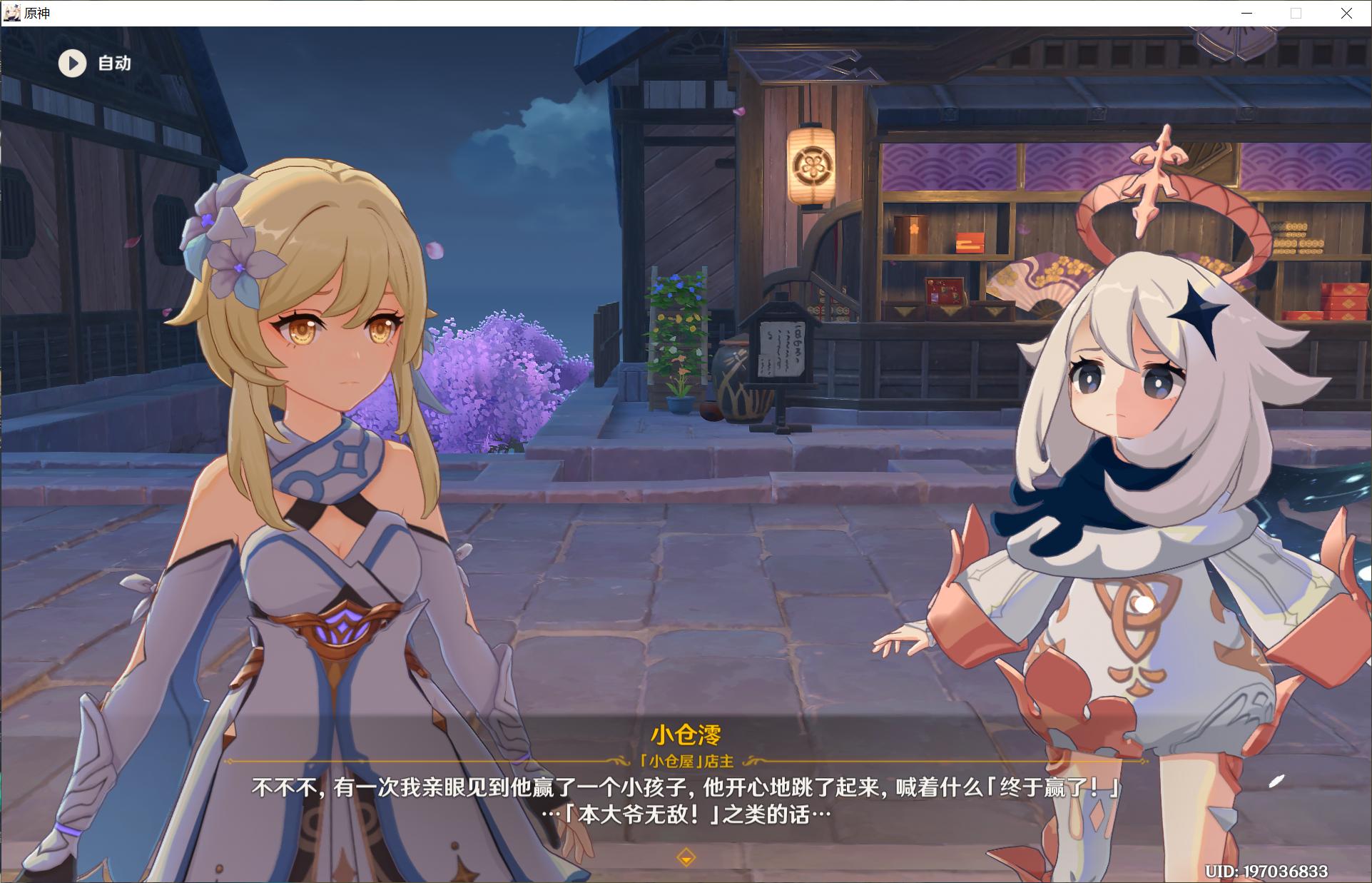The image size is (1372, 883).
Task: Select the Genshin Impact game icon in the title bar
Action: coord(11,12)
